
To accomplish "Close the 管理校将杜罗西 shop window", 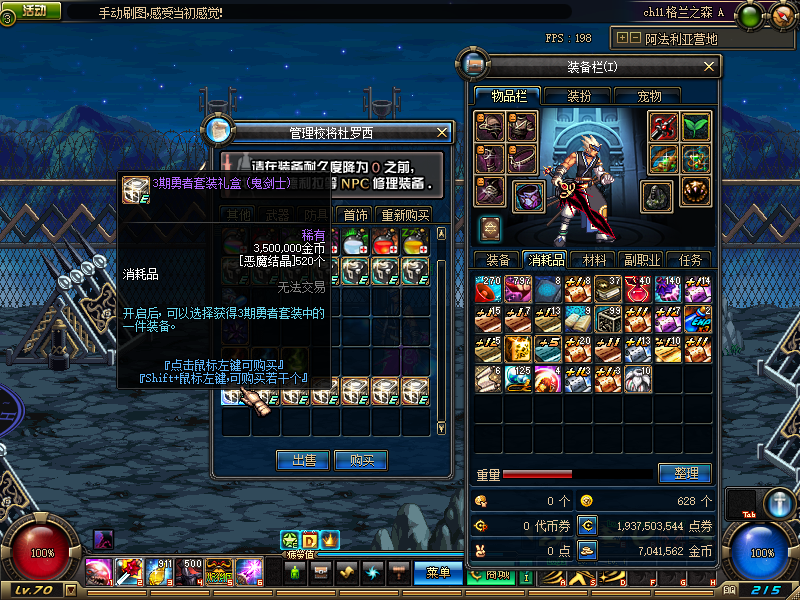I will pyautogui.click(x=442, y=131).
